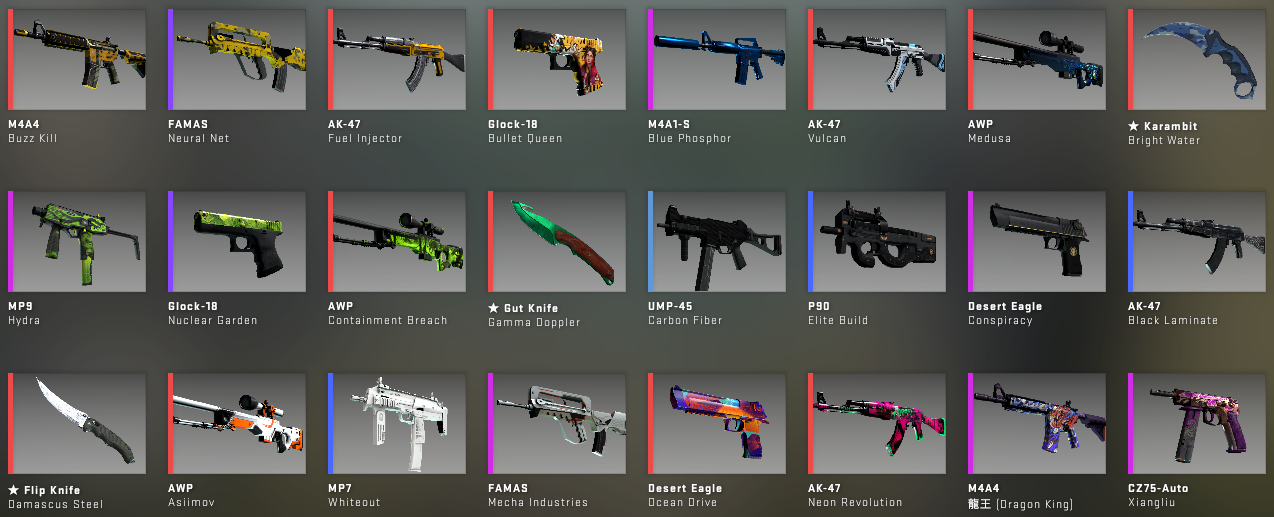The width and height of the screenshot is (1274, 517).
Task: Select the Gut Knife Gamma Doppler
Action: pyautogui.click(x=557, y=242)
